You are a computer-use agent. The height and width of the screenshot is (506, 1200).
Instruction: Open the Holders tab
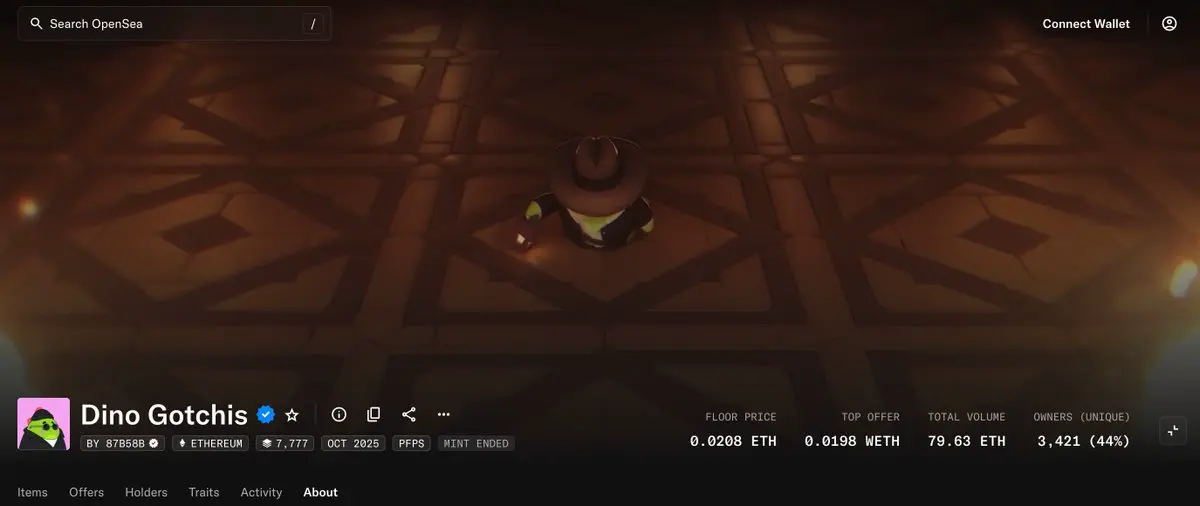pos(145,492)
